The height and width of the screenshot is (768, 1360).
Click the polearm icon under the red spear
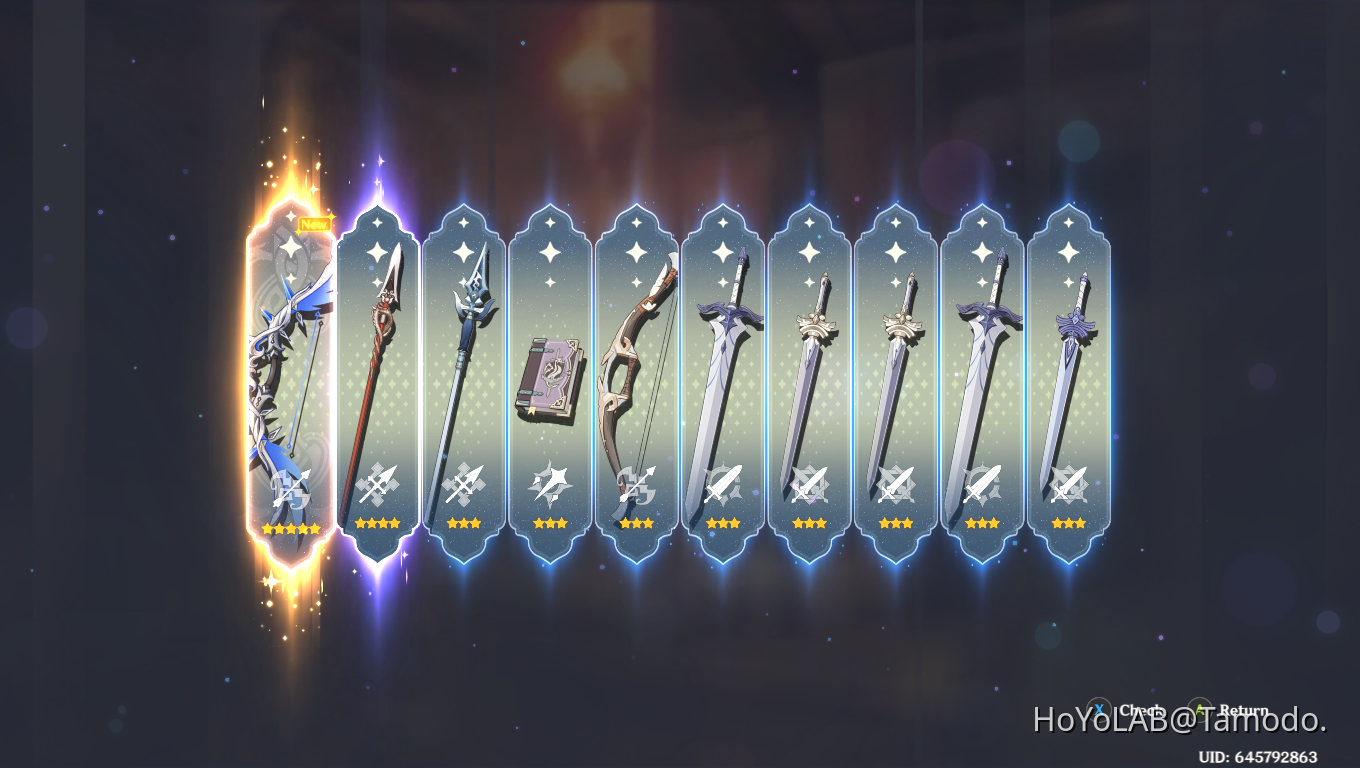(377, 484)
